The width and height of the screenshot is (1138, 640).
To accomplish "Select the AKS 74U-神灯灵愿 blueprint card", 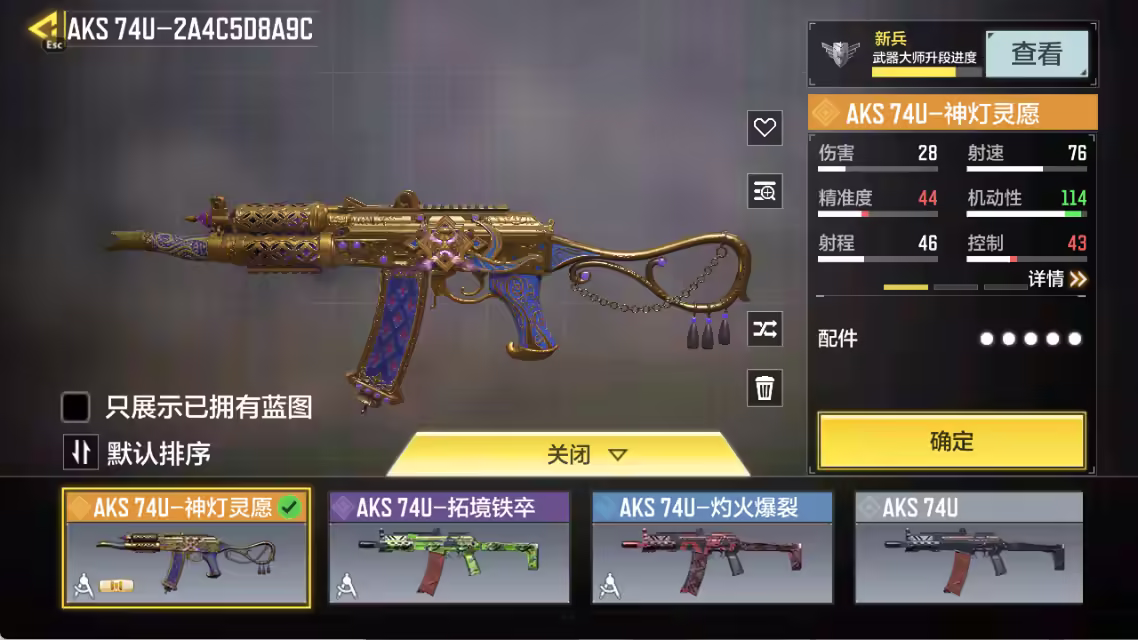I will 186,548.
